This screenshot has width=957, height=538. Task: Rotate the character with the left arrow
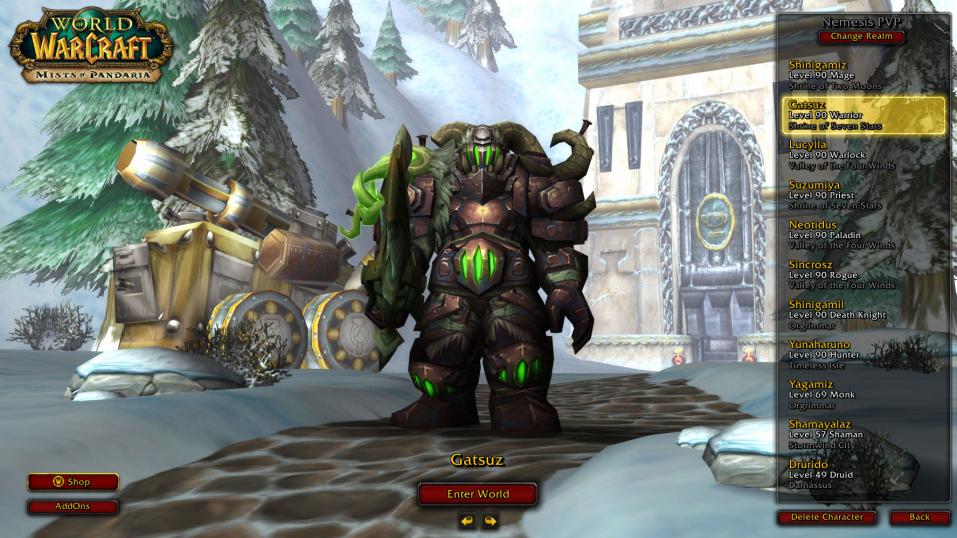coord(467,520)
